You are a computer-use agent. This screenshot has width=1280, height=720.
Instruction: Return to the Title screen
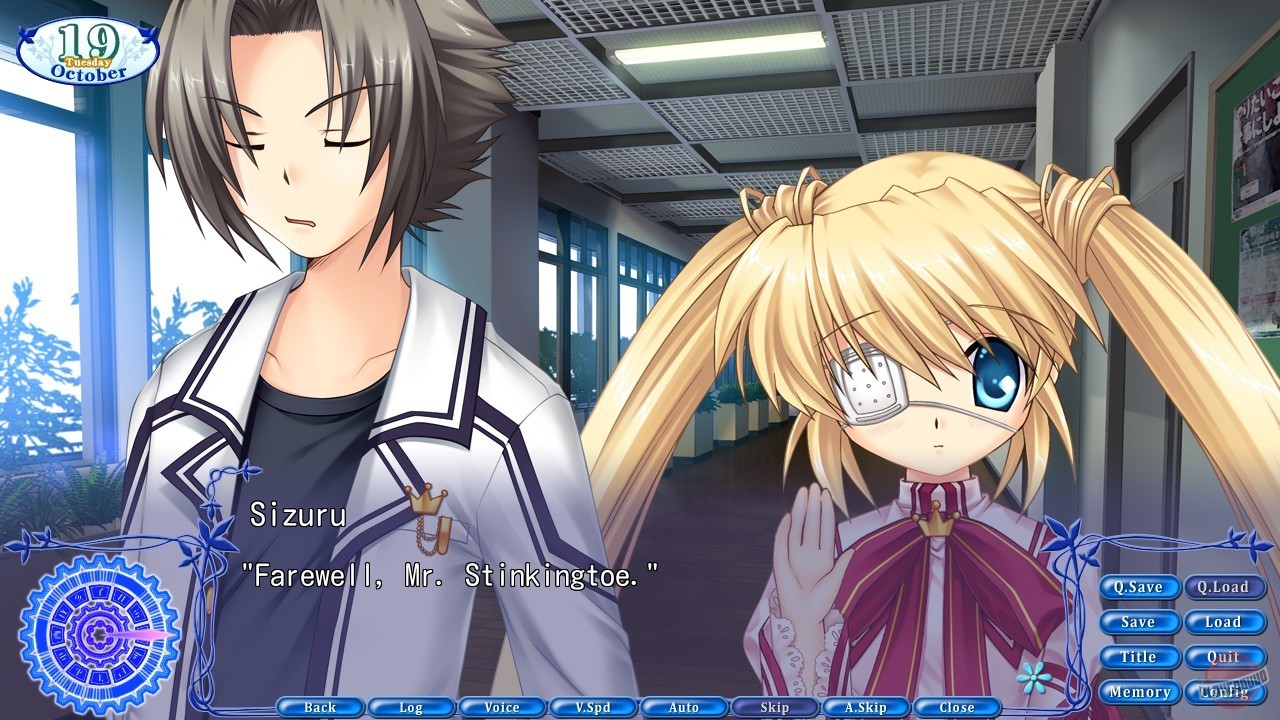tap(1139, 657)
